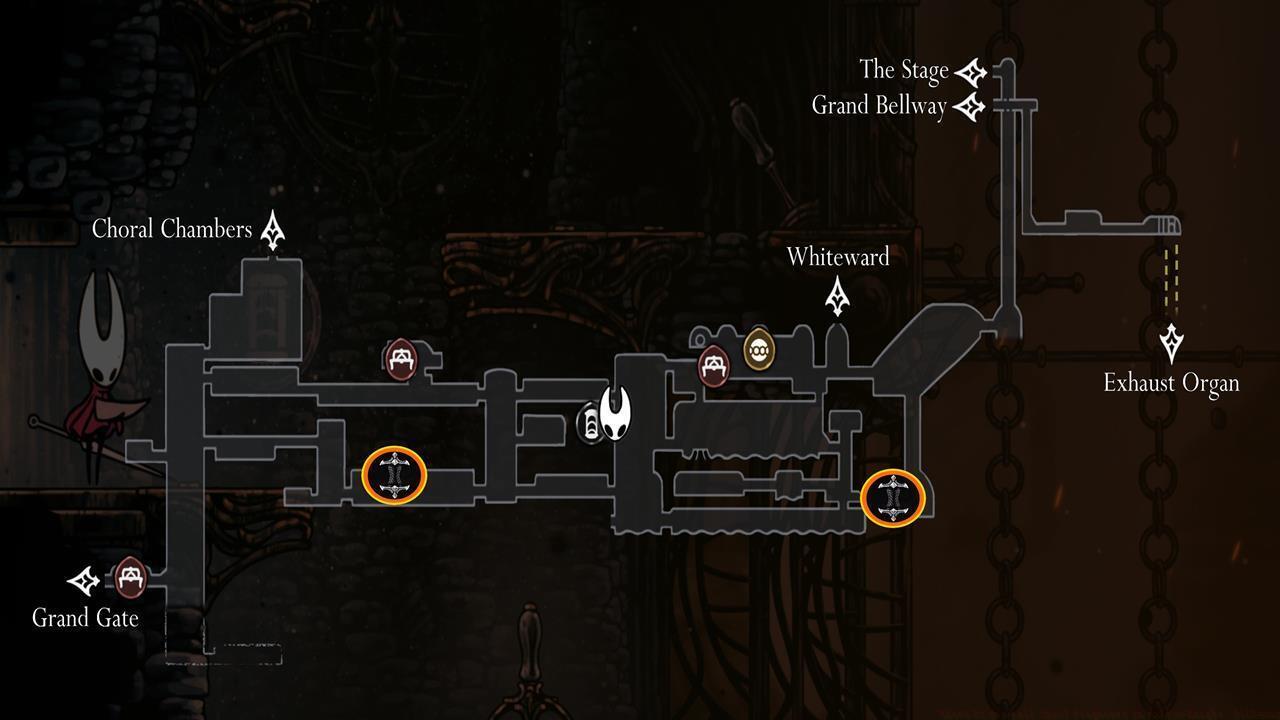Viewport: 1280px width, 720px height.
Task: Select the Choral Chambers label
Action: 172,229
